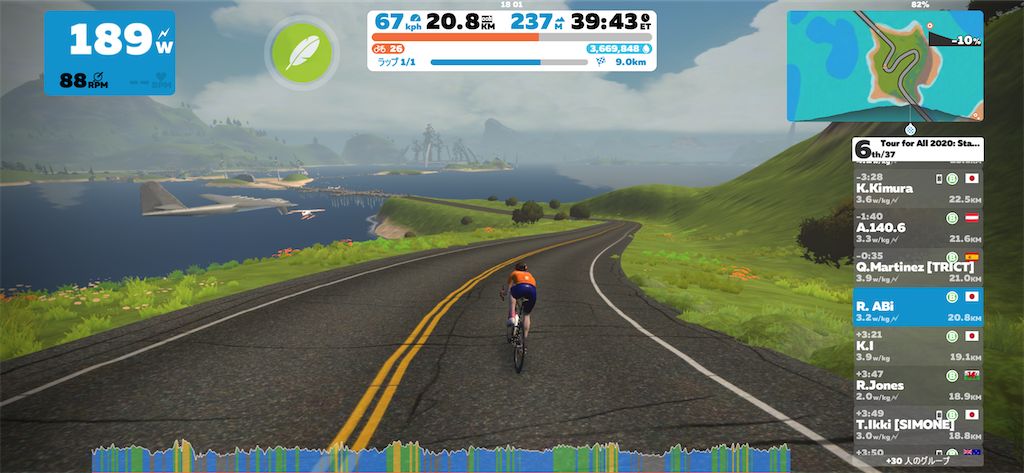The height and width of the screenshot is (473, 1024).
Task: Open the blue power and cadence panel
Action: click(x=109, y=53)
